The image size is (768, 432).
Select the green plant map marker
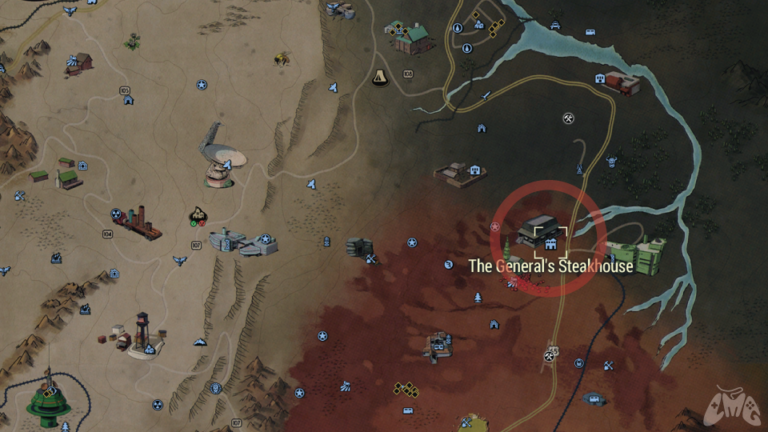132,42
